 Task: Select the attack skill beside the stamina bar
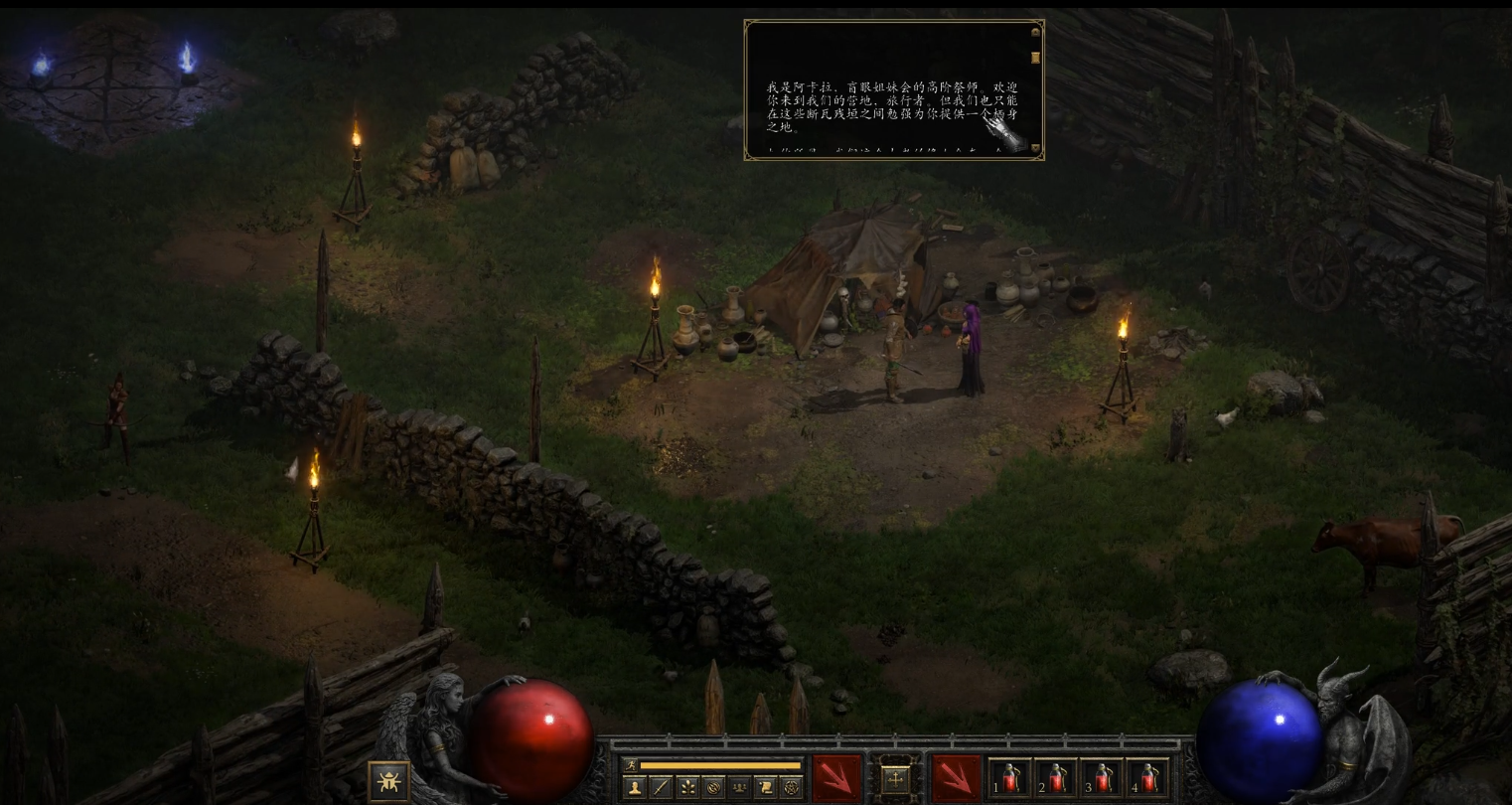tap(836, 778)
